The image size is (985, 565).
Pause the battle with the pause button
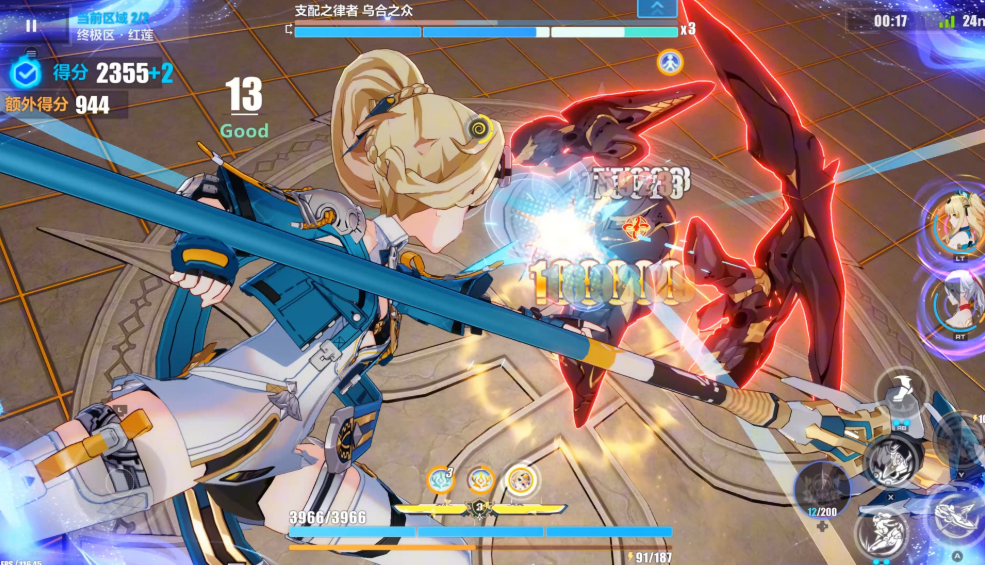[30, 25]
